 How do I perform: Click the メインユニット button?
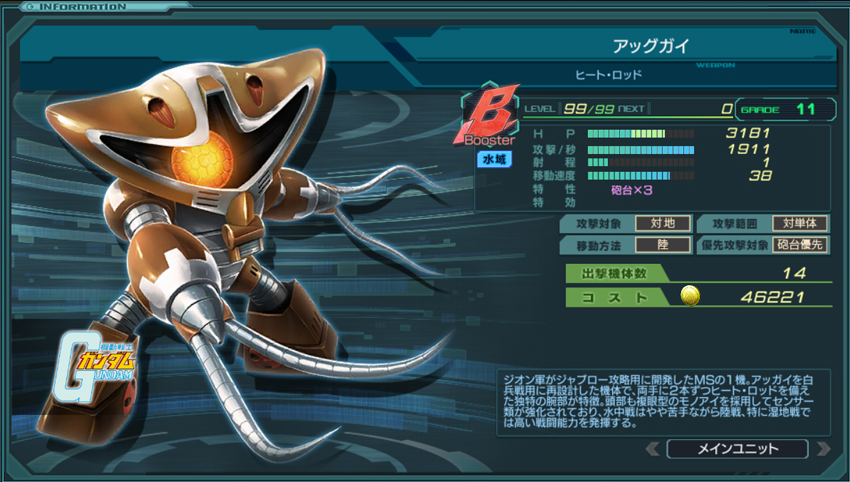coord(737,448)
